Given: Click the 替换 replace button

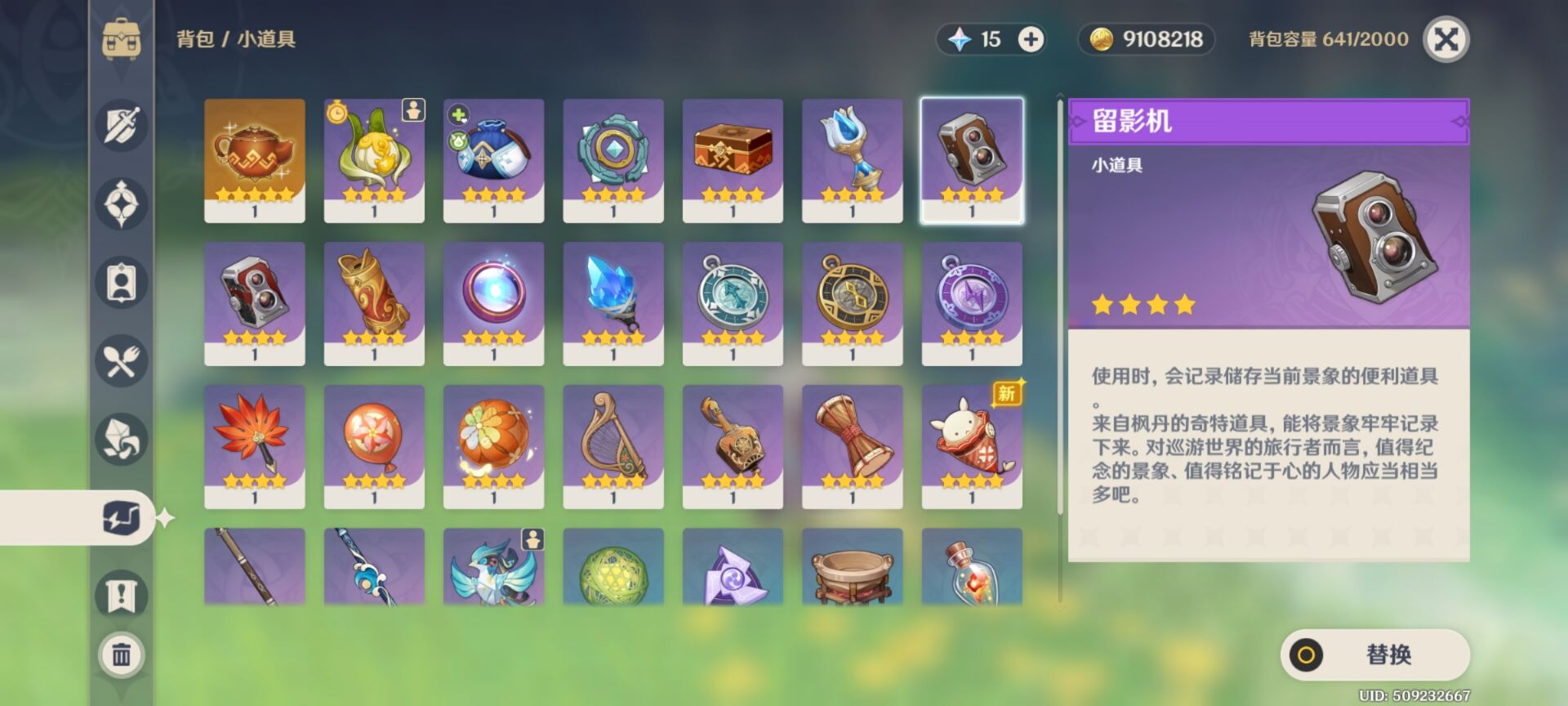Looking at the screenshot, I should (x=1374, y=655).
